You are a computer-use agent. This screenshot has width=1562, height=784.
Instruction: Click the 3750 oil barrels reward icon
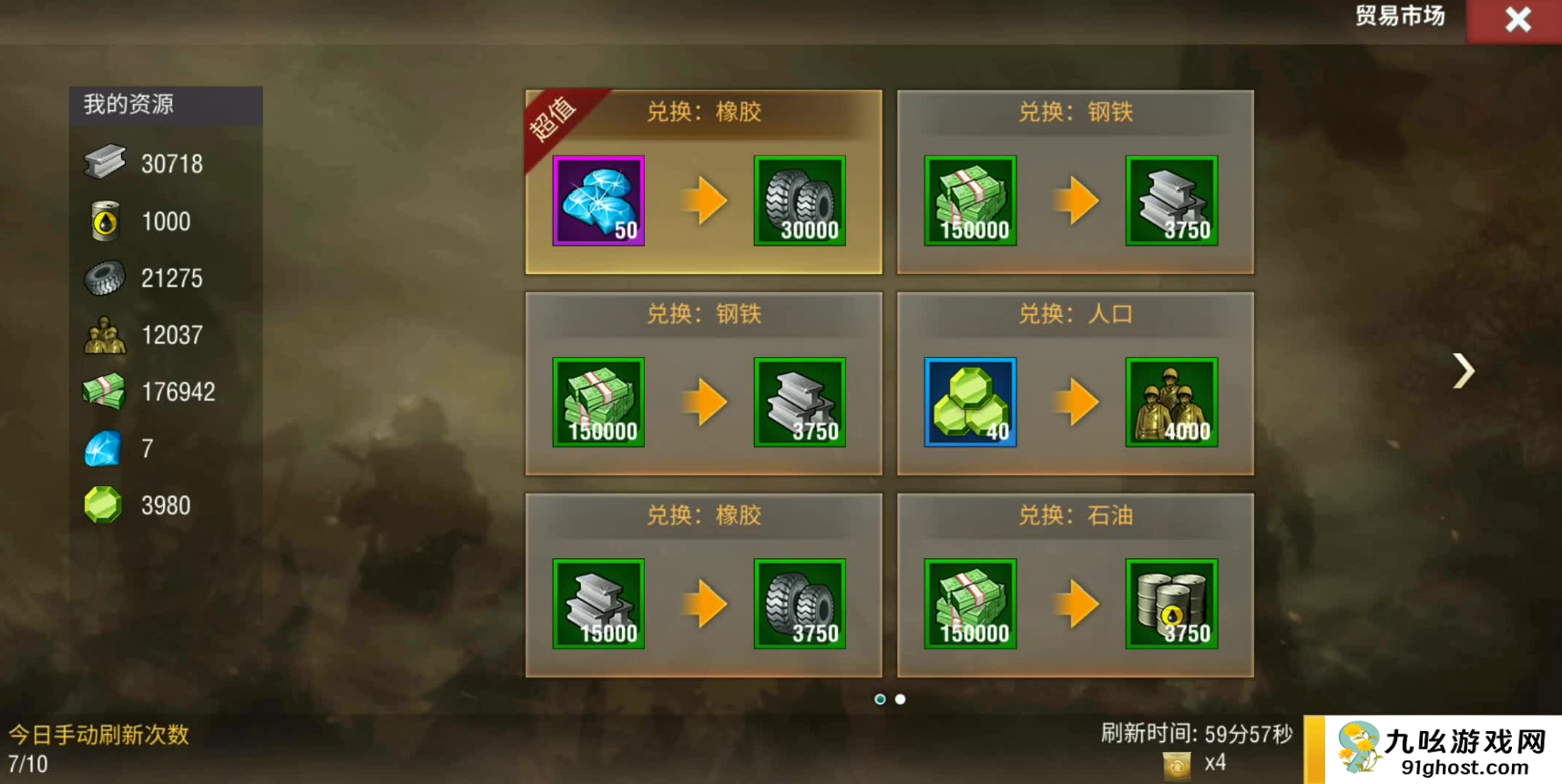[1171, 604]
